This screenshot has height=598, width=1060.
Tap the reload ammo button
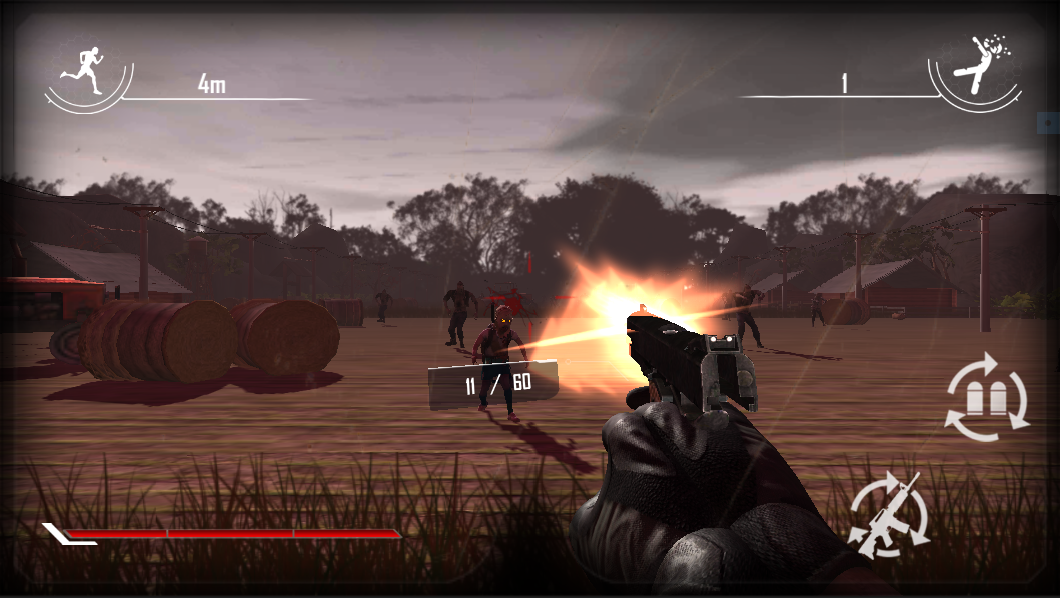[x=987, y=397]
